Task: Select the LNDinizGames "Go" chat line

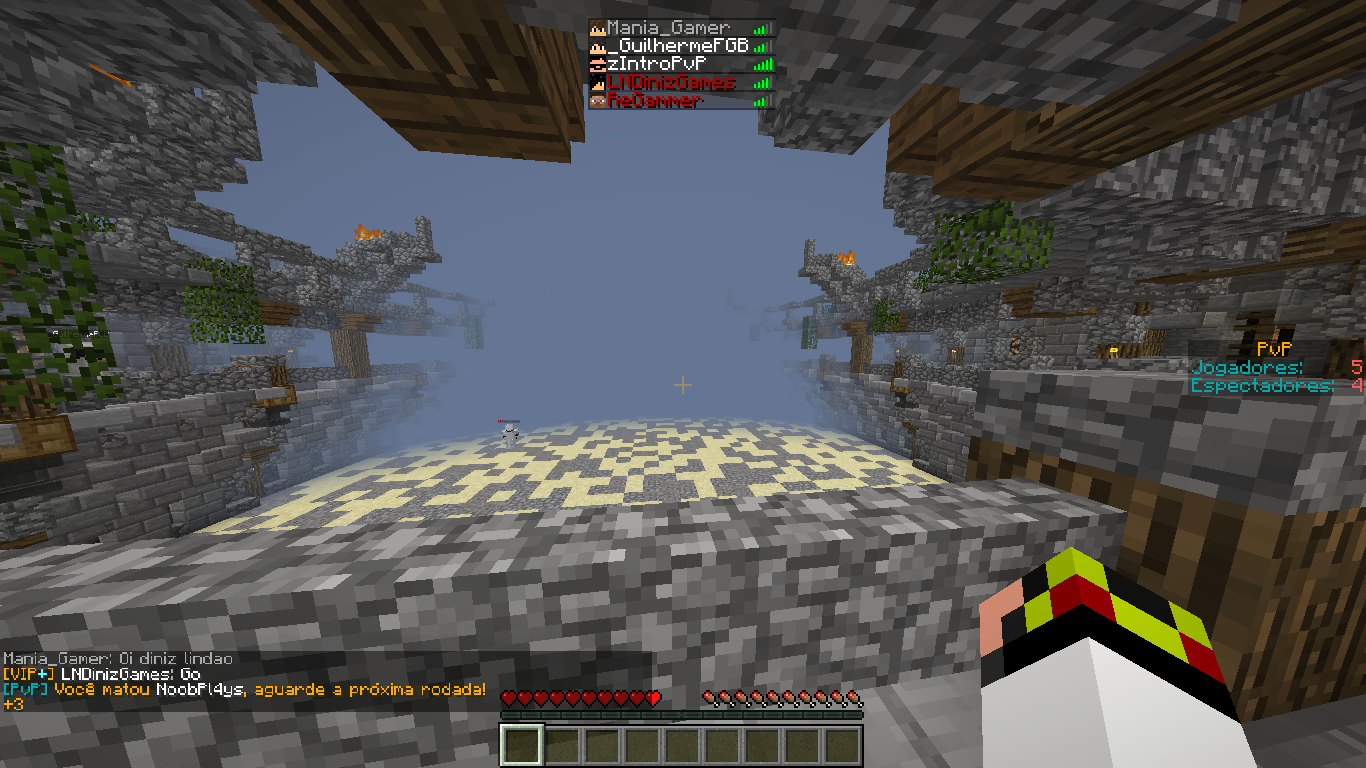Action: [100, 675]
